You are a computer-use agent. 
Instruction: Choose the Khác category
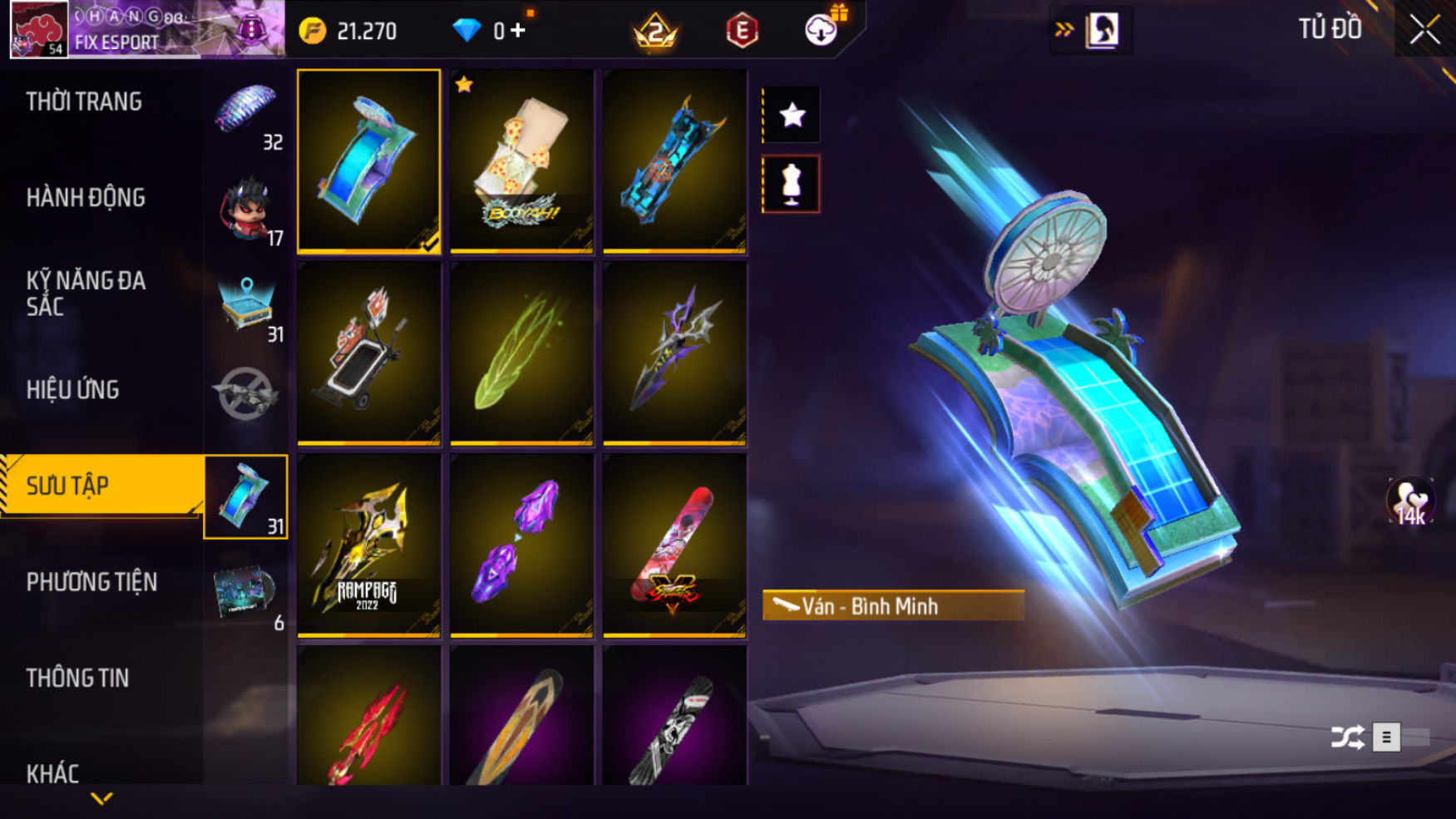click(52, 773)
